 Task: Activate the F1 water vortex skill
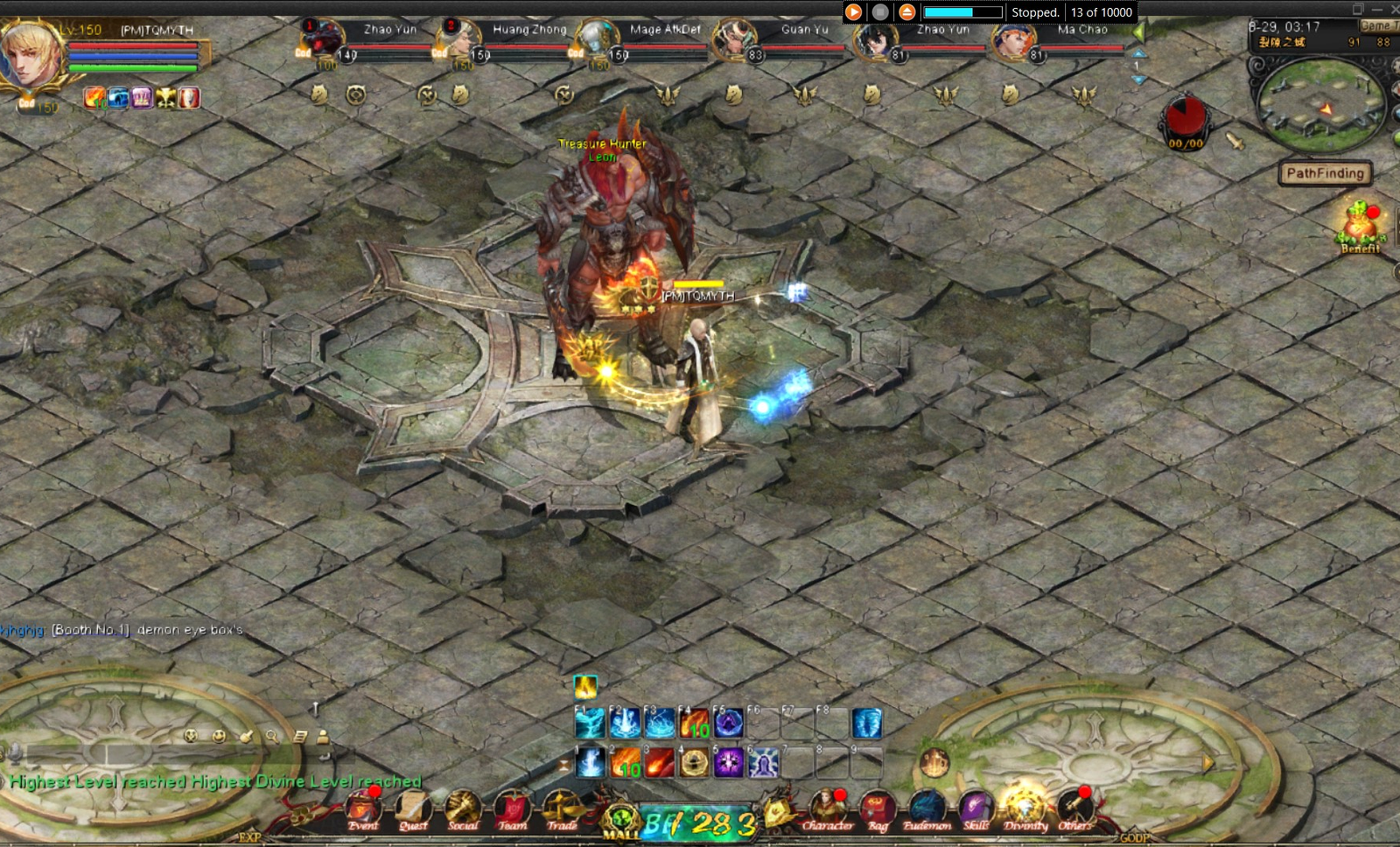[x=590, y=724]
